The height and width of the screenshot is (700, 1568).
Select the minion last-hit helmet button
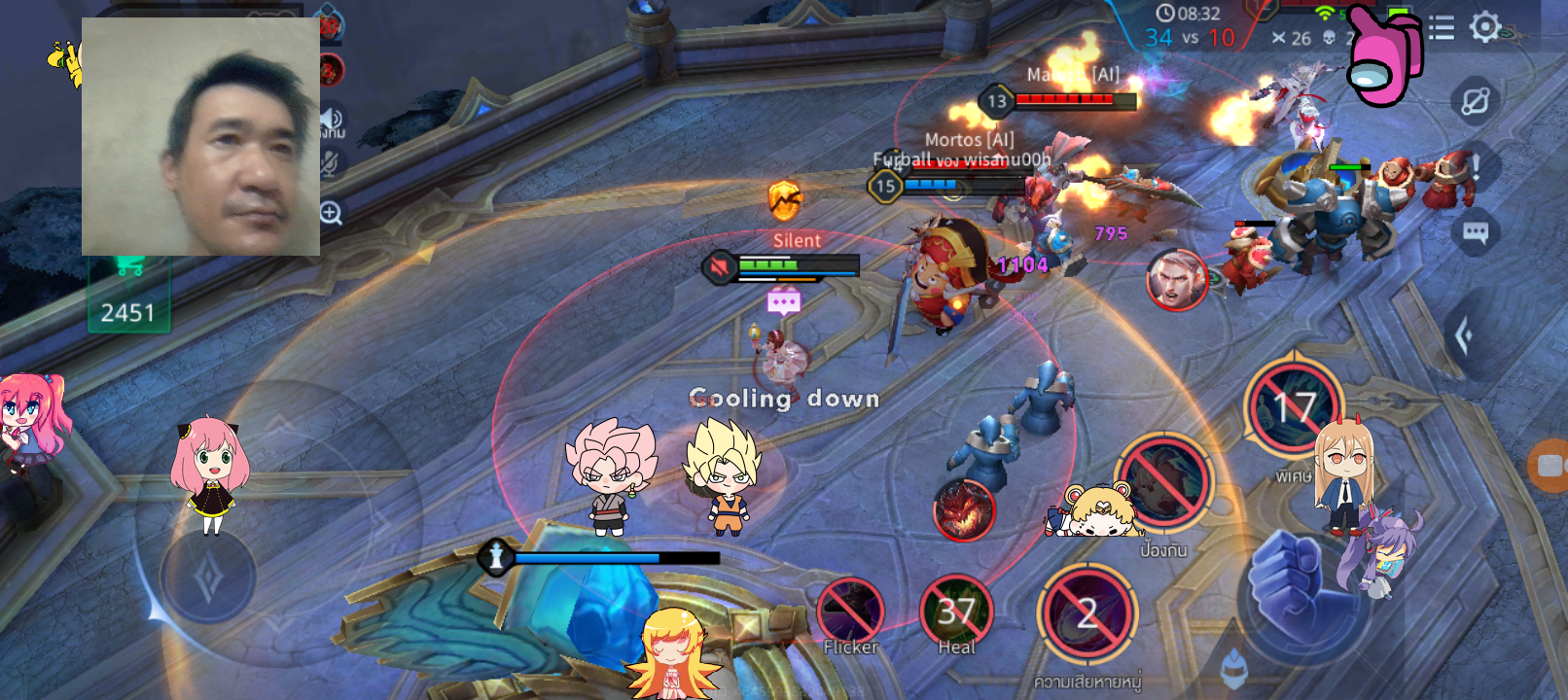coord(1233,667)
